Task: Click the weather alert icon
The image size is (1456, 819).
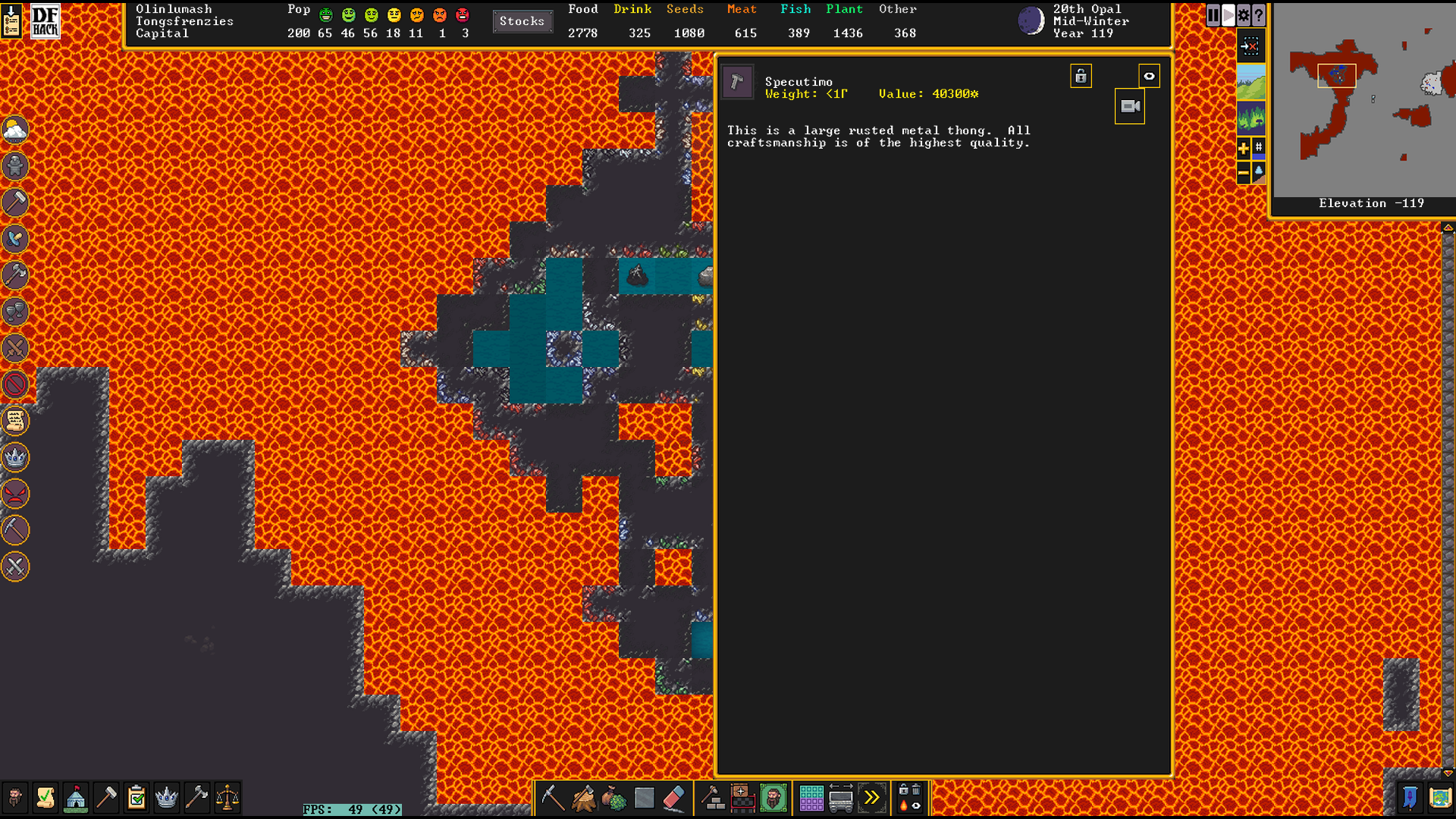Action: point(15,130)
